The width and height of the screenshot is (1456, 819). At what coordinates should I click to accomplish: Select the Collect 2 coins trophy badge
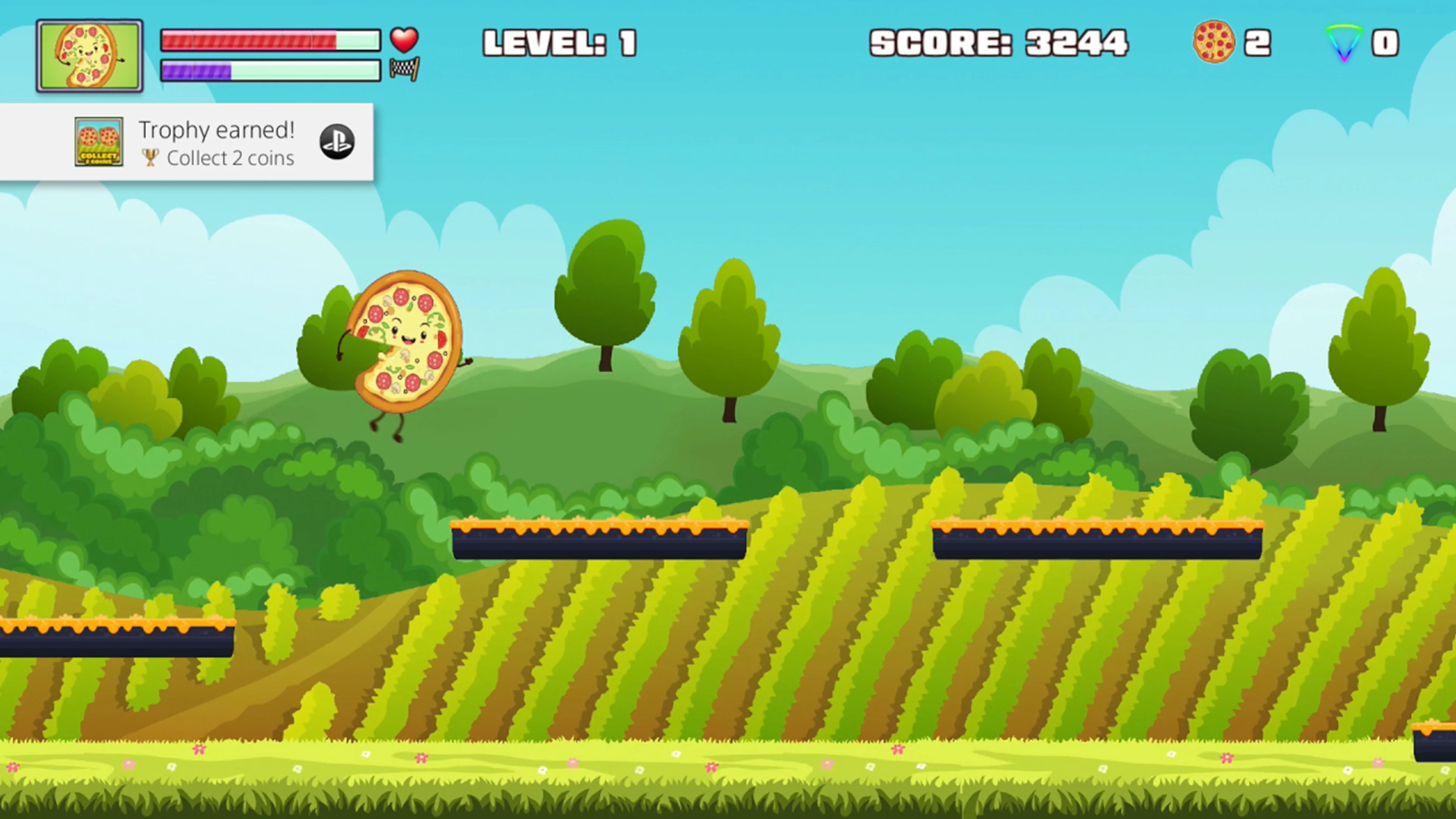[x=99, y=143]
